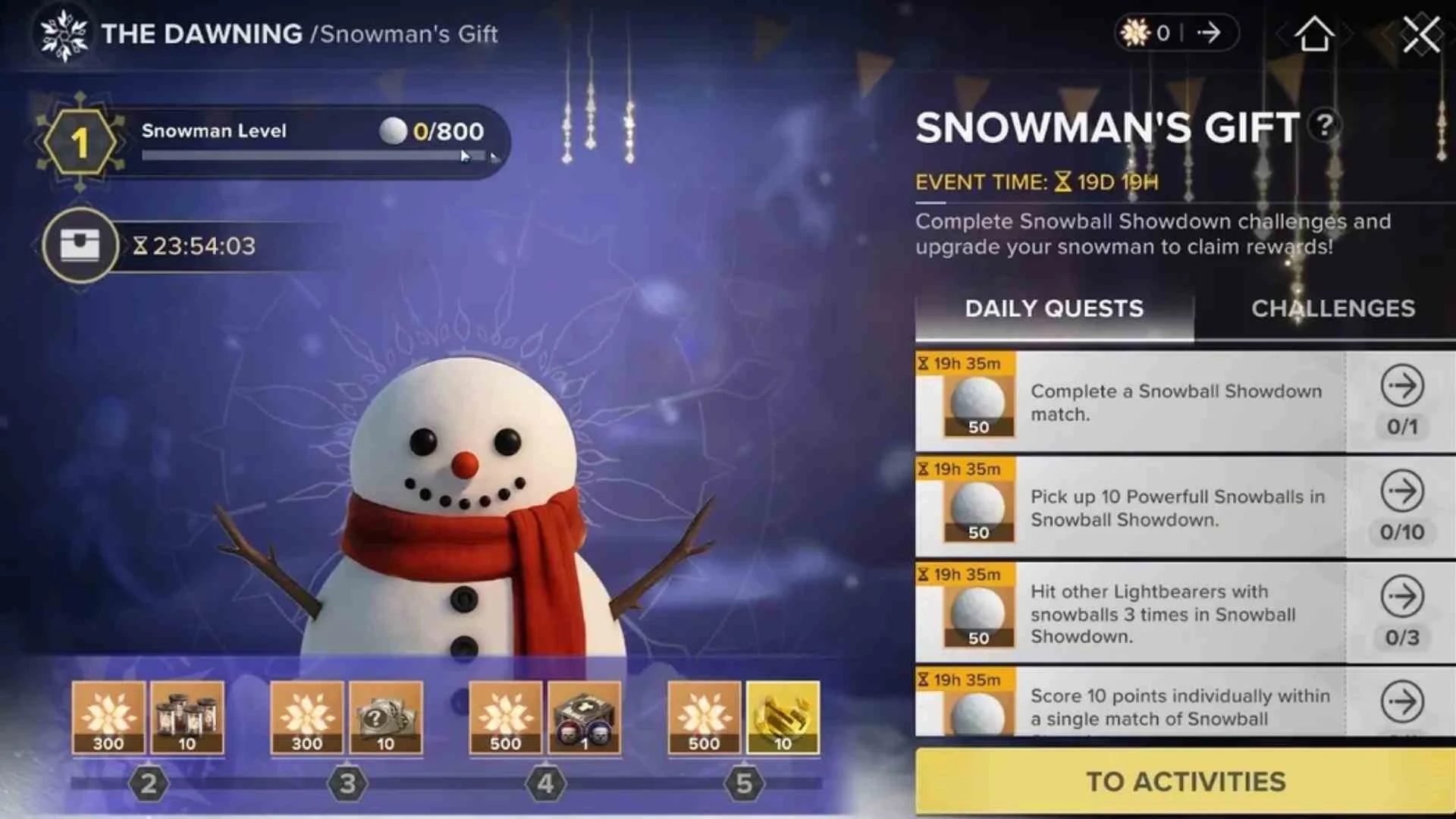Screen dimensions: 1456x819
Task: Click the highlighted gold reward at level 5
Action: pos(781,717)
